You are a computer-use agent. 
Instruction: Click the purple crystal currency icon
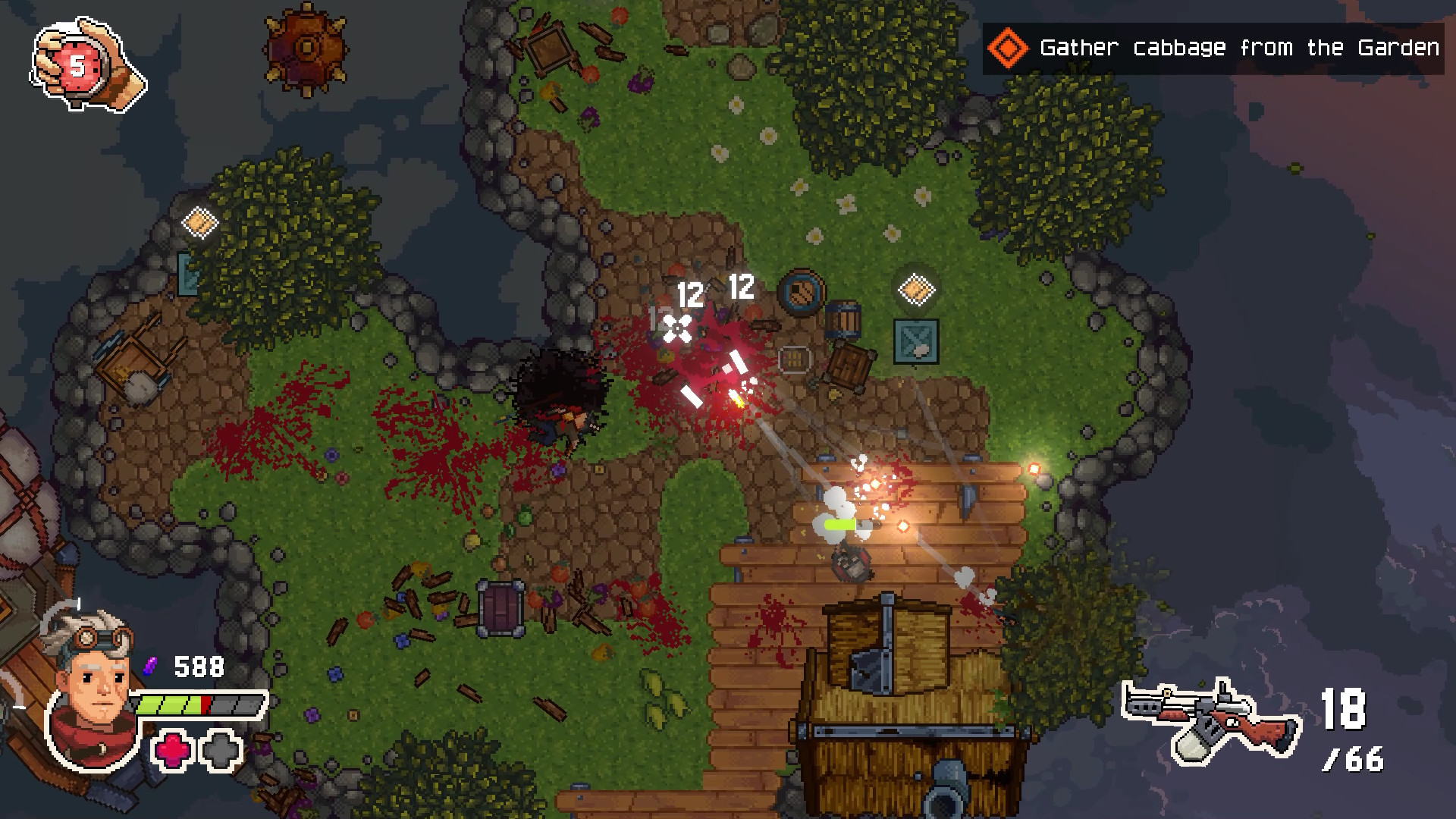click(x=151, y=666)
